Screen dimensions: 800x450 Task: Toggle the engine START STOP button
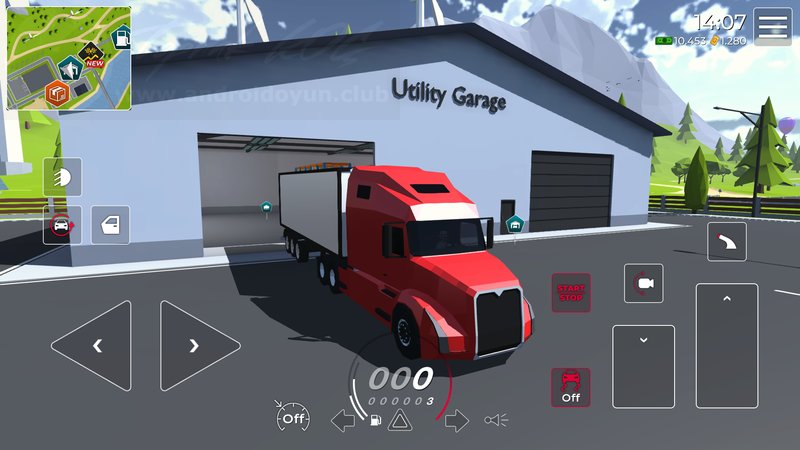(x=571, y=293)
